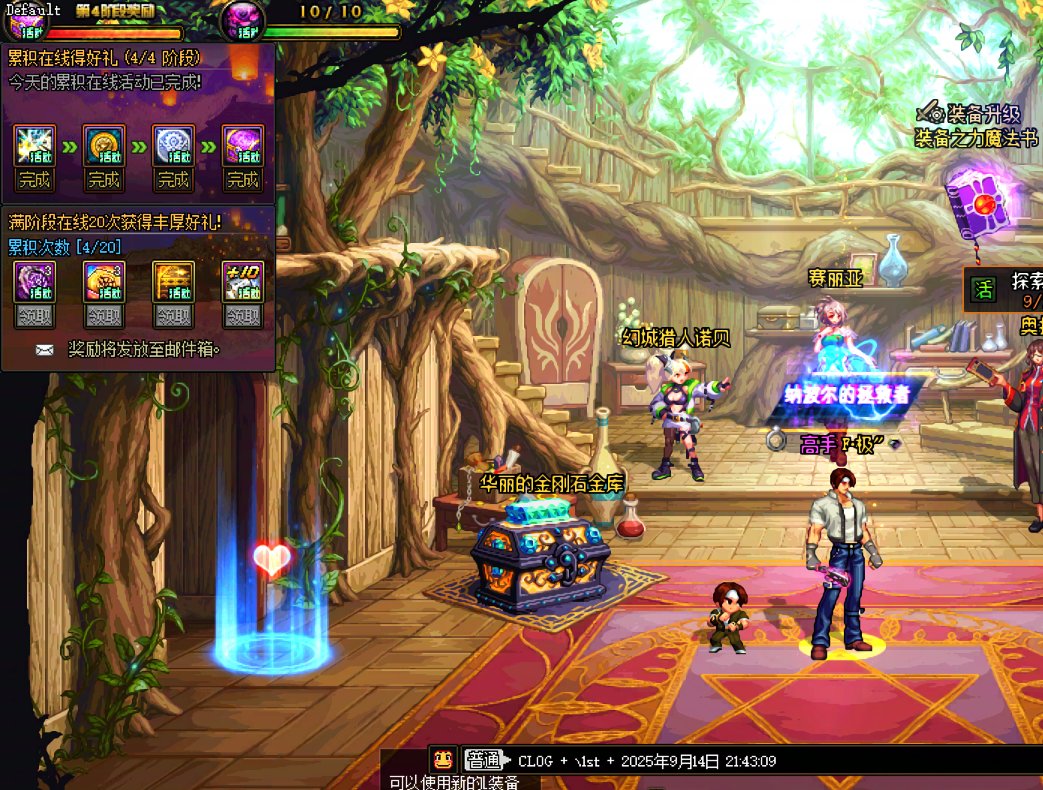Image resolution: width=1043 pixels, height=790 pixels.
Task: Claim the purple swirl cumulative reward
Action: pos(35,316)
